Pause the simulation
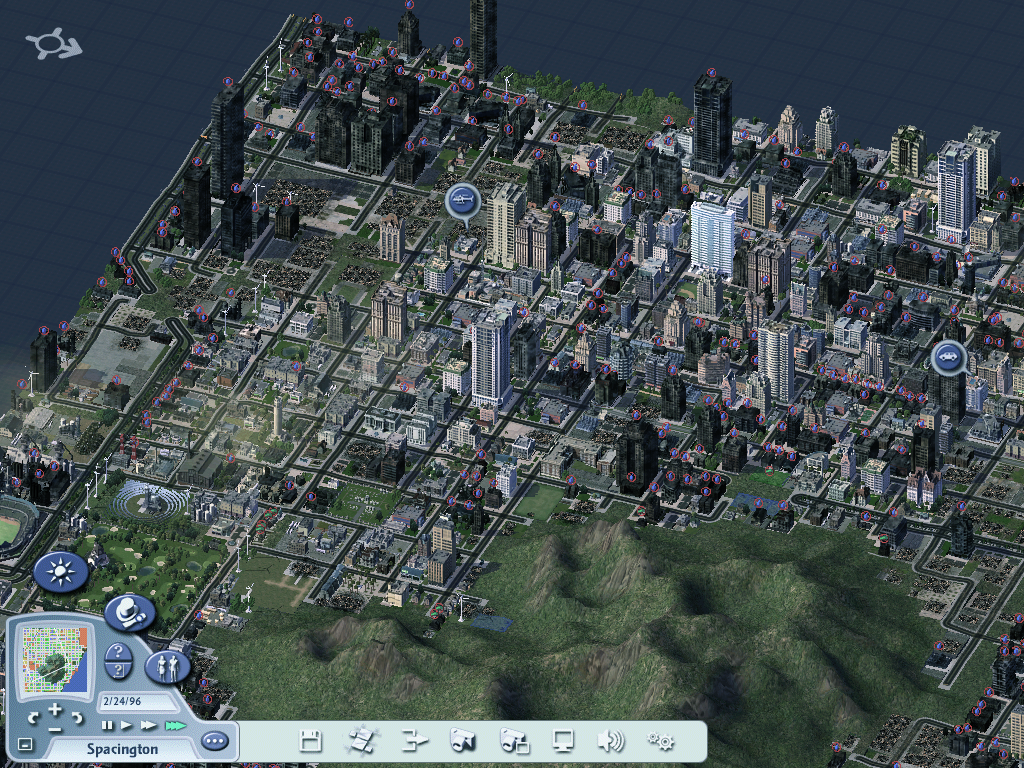 (108, 724)
